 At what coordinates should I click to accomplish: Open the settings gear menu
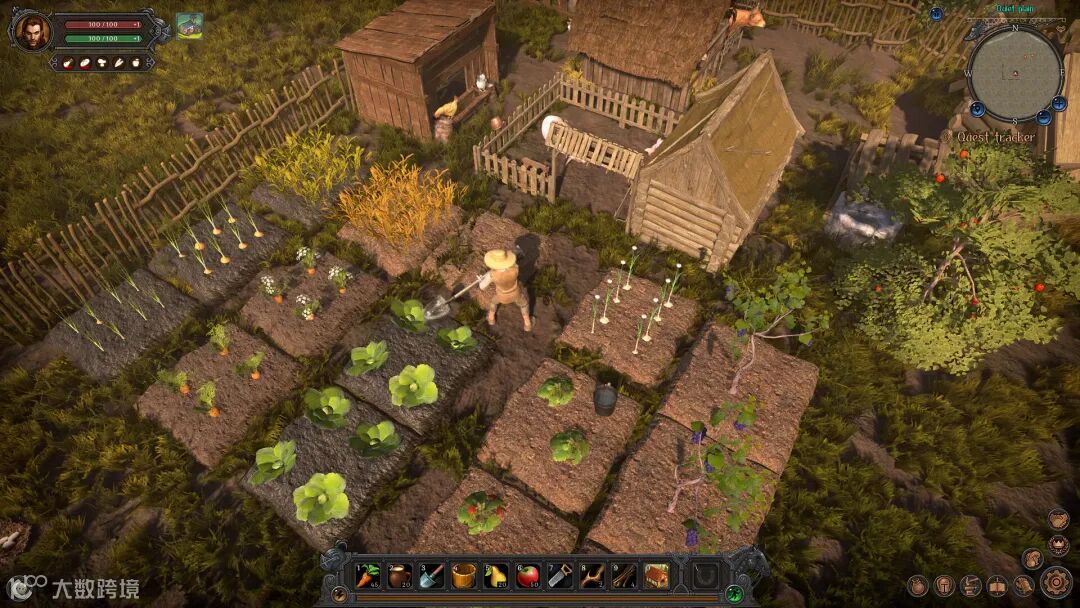[1056, 582]
